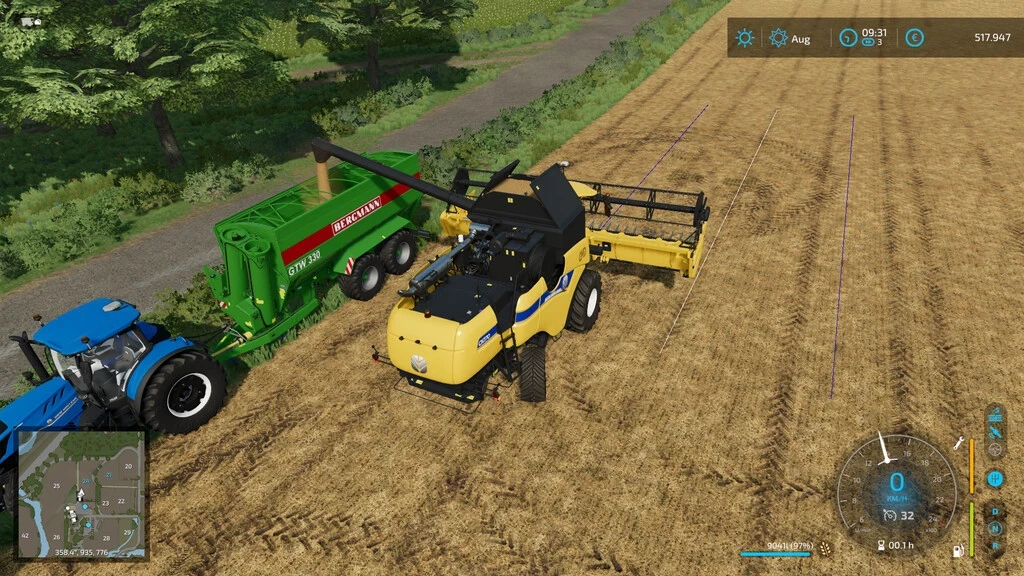Screen dimensions: 1024x576
Task: Select Reverse gear R
Action: click(995, 545)
